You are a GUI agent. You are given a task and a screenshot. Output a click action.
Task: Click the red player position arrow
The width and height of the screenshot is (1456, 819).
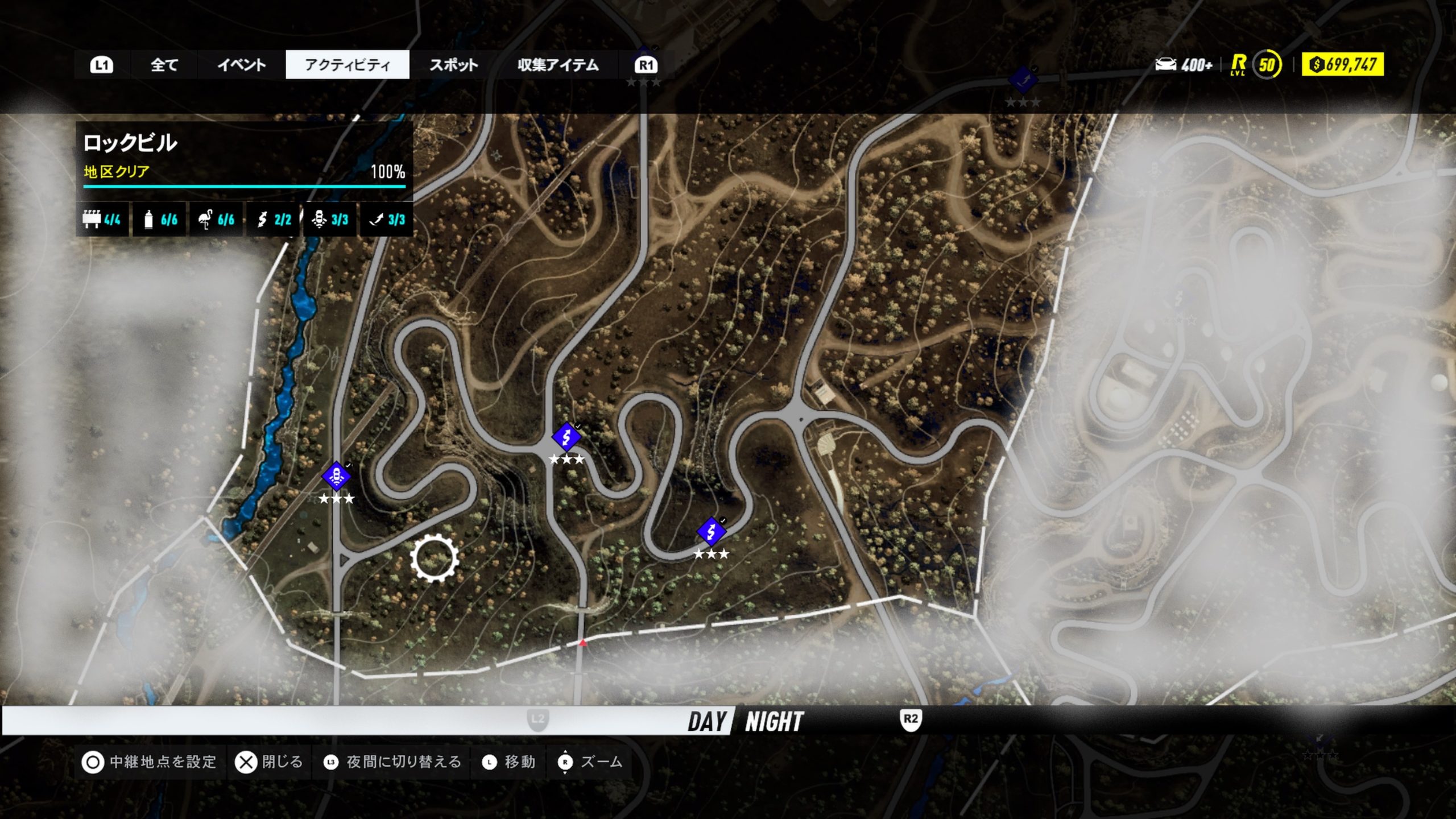coord(582,643)
